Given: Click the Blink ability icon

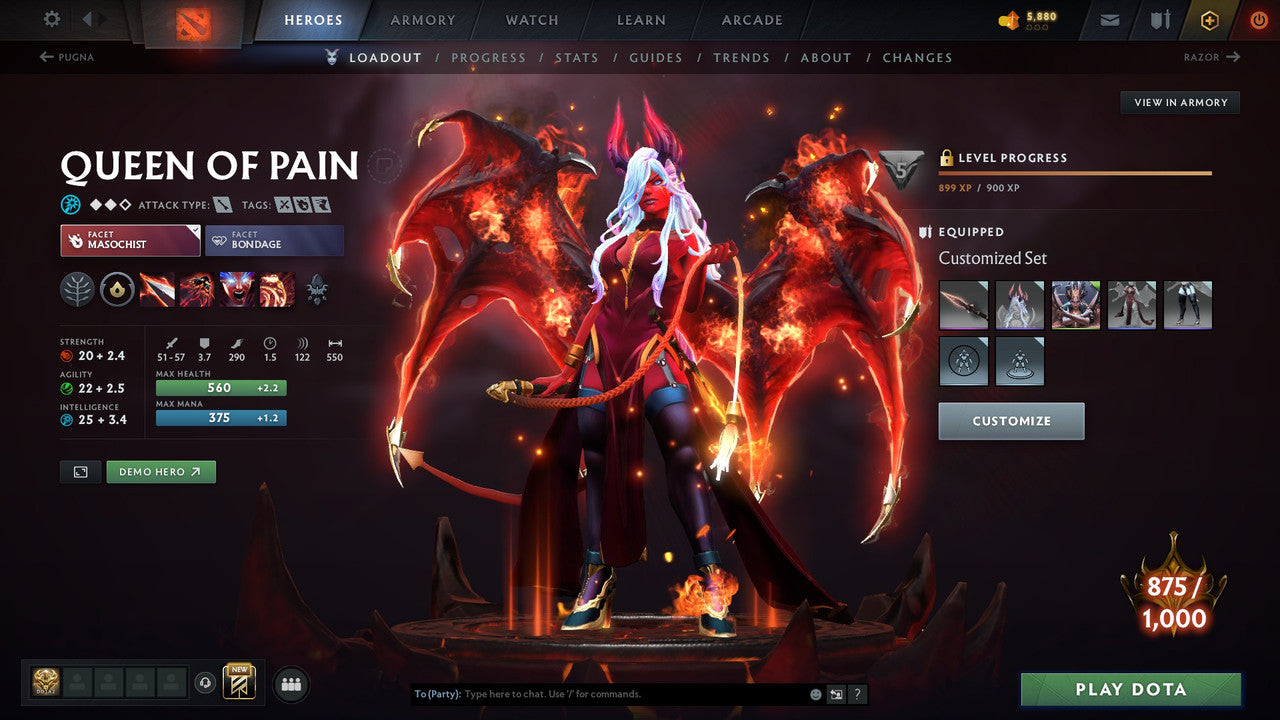Looking at the screenshot, I should click(x=195, y=289).
